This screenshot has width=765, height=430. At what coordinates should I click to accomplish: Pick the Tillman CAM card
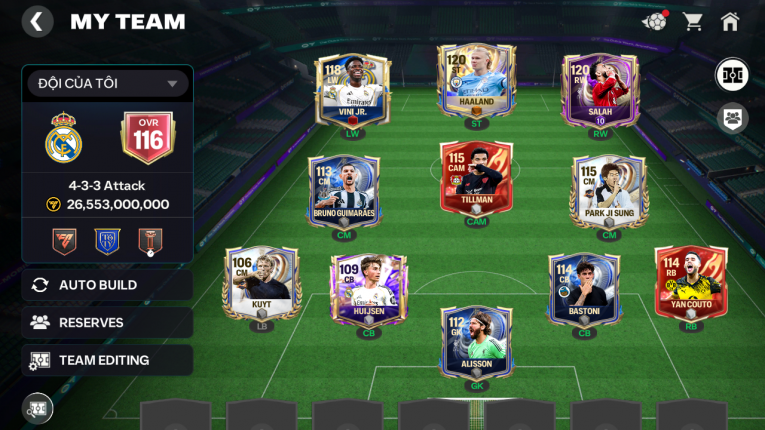(476, 178)
